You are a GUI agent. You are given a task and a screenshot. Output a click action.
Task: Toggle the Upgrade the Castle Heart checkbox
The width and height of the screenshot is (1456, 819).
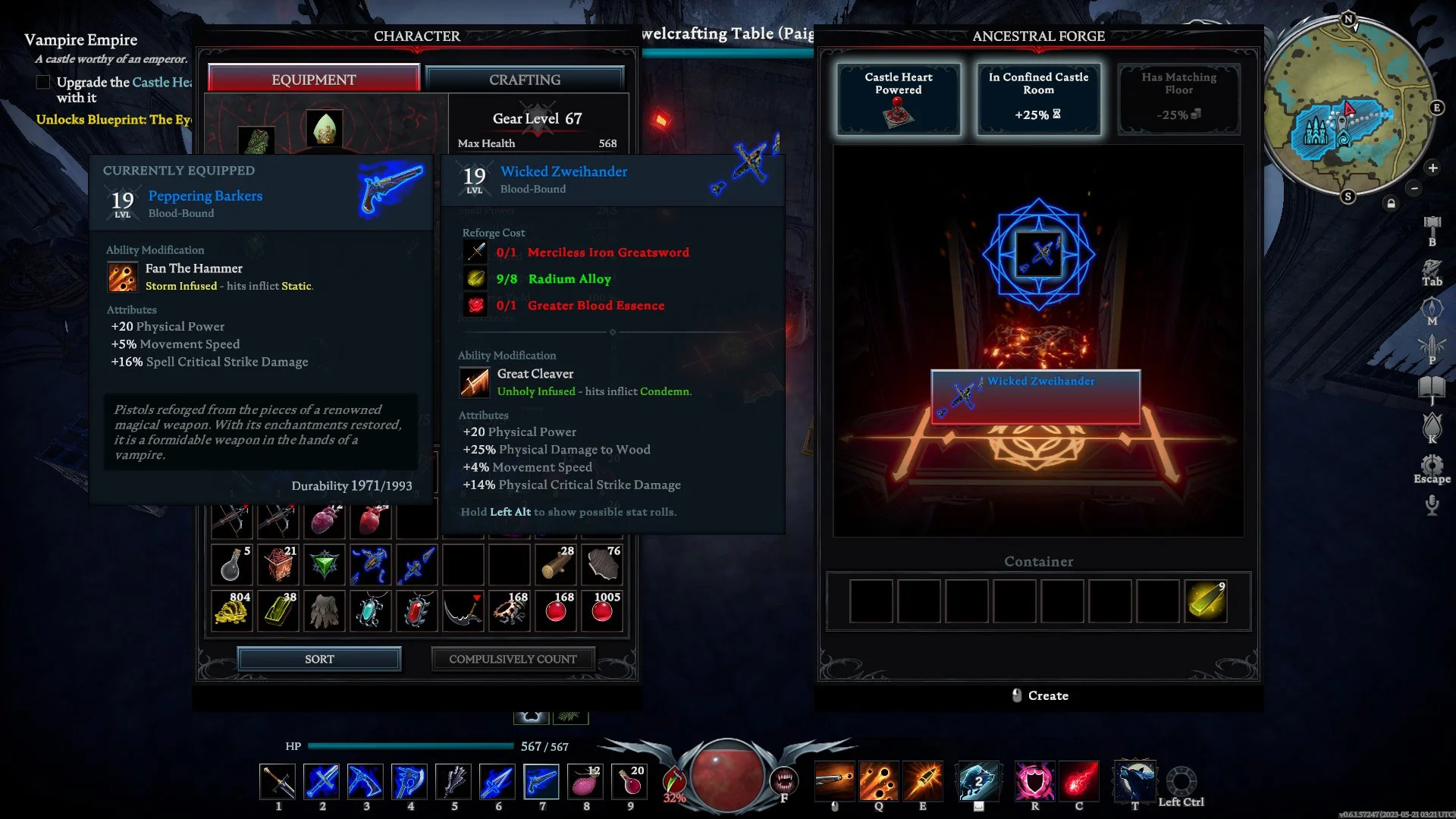coord(43,82)
